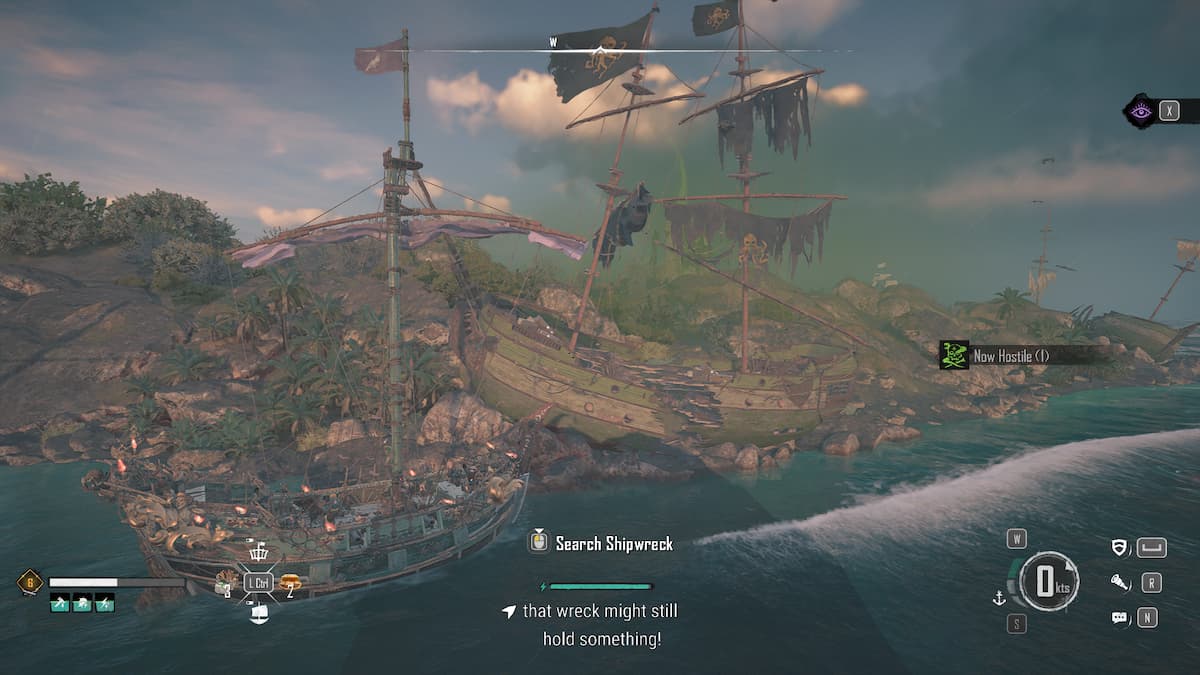Click the compass bar heading
This screenshot has width=1200, height=675.
click(600, 49)
